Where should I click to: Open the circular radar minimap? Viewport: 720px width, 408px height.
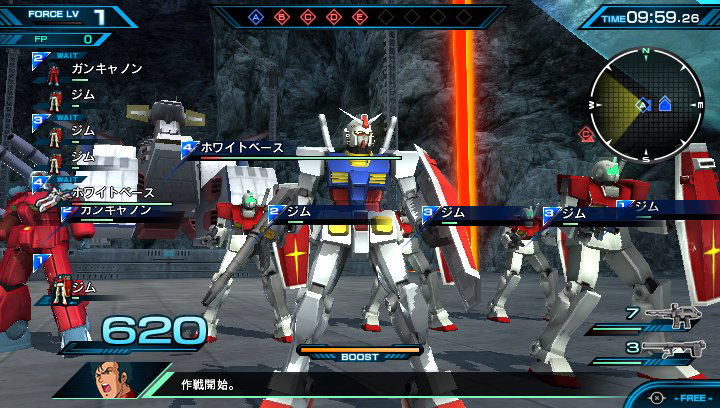[x=645, y=103]
